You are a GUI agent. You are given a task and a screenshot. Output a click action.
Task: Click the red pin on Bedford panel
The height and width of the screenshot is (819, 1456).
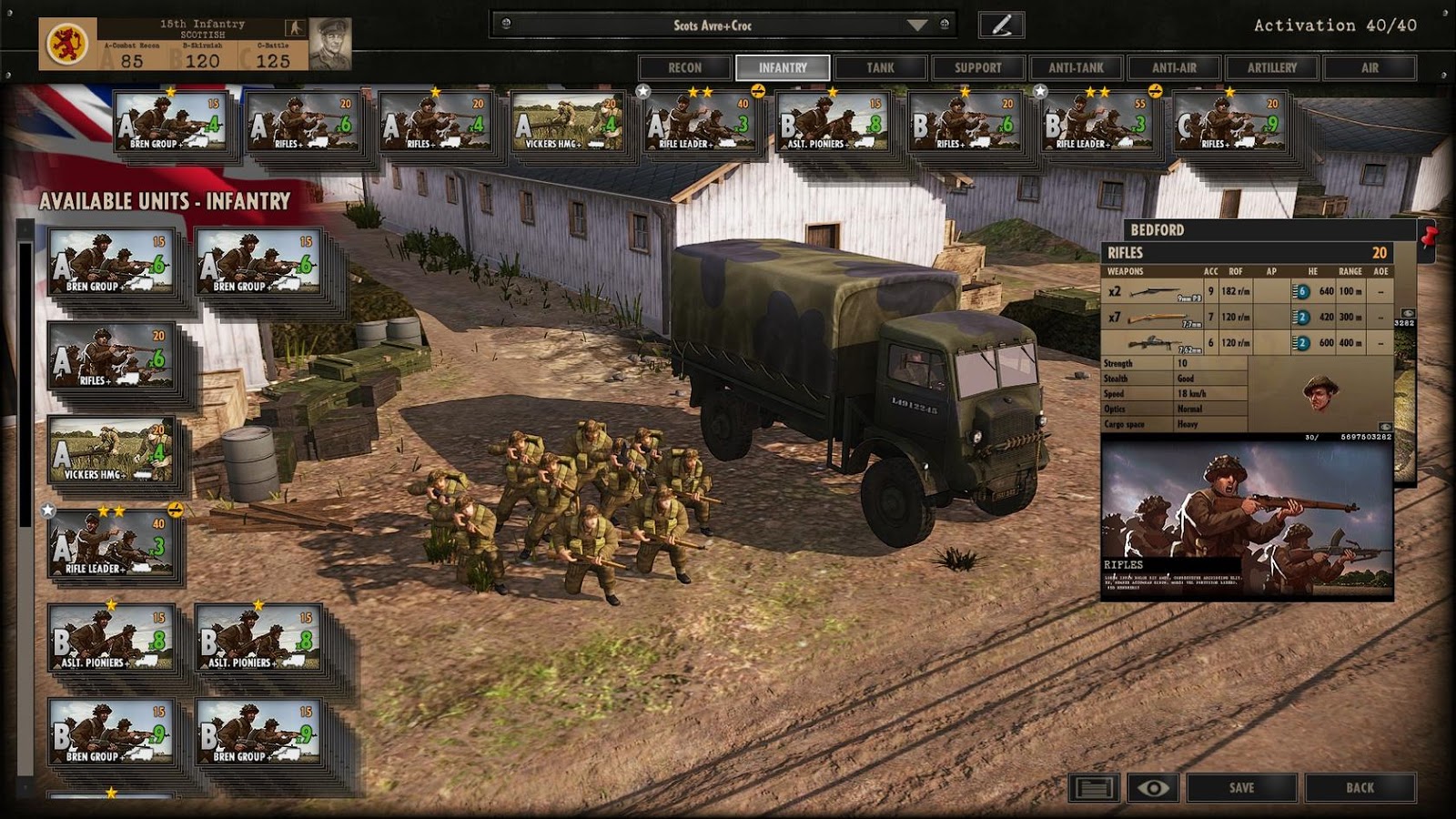click(1428, 238)
